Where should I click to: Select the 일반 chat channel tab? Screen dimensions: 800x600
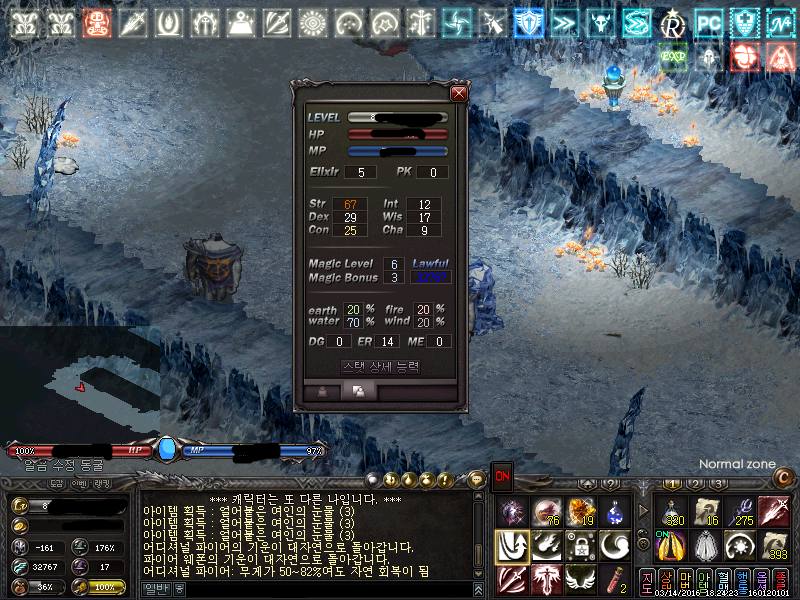(157, 590)
